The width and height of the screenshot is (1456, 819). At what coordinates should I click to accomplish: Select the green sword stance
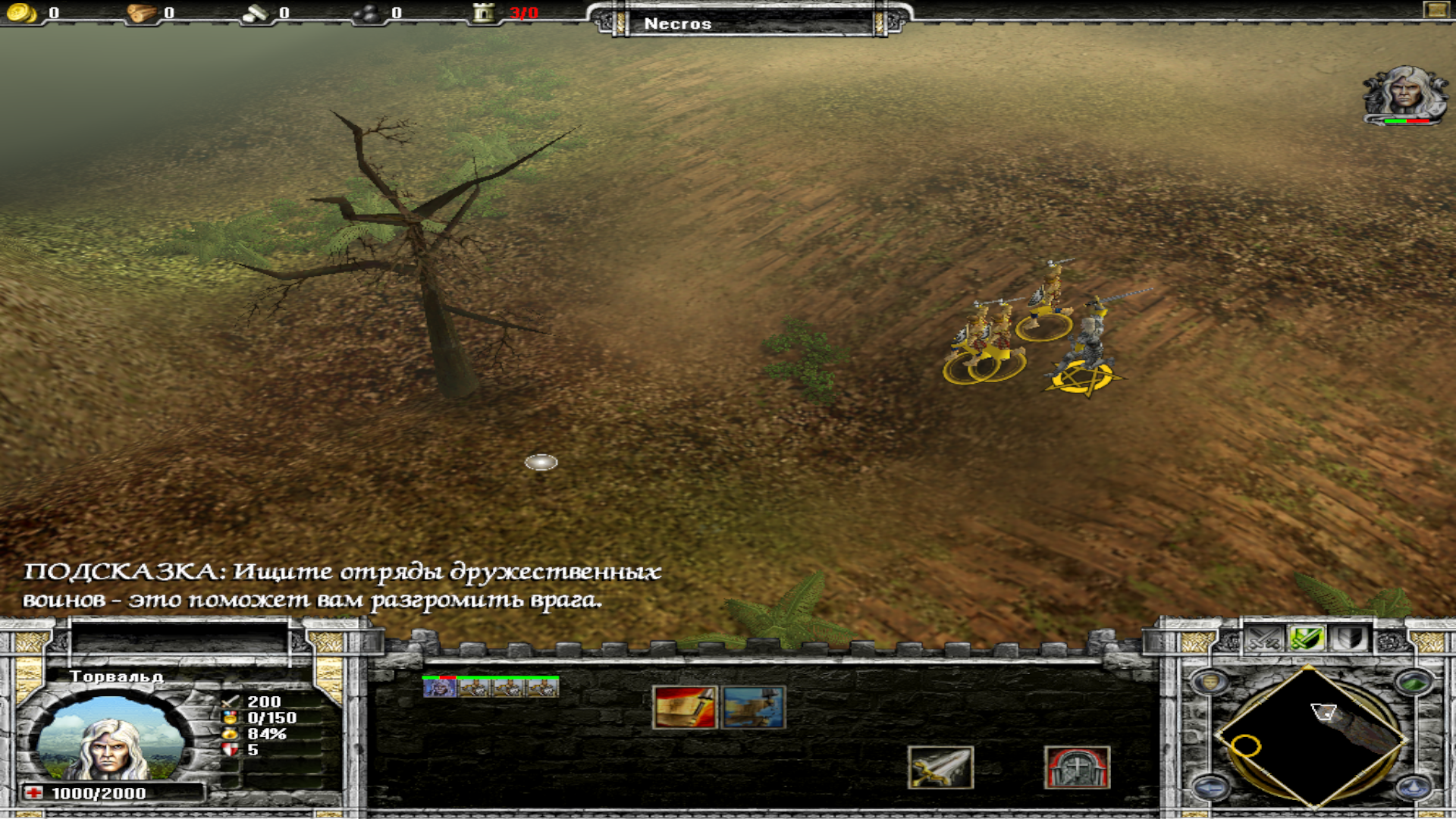(x=1307, y=639)
